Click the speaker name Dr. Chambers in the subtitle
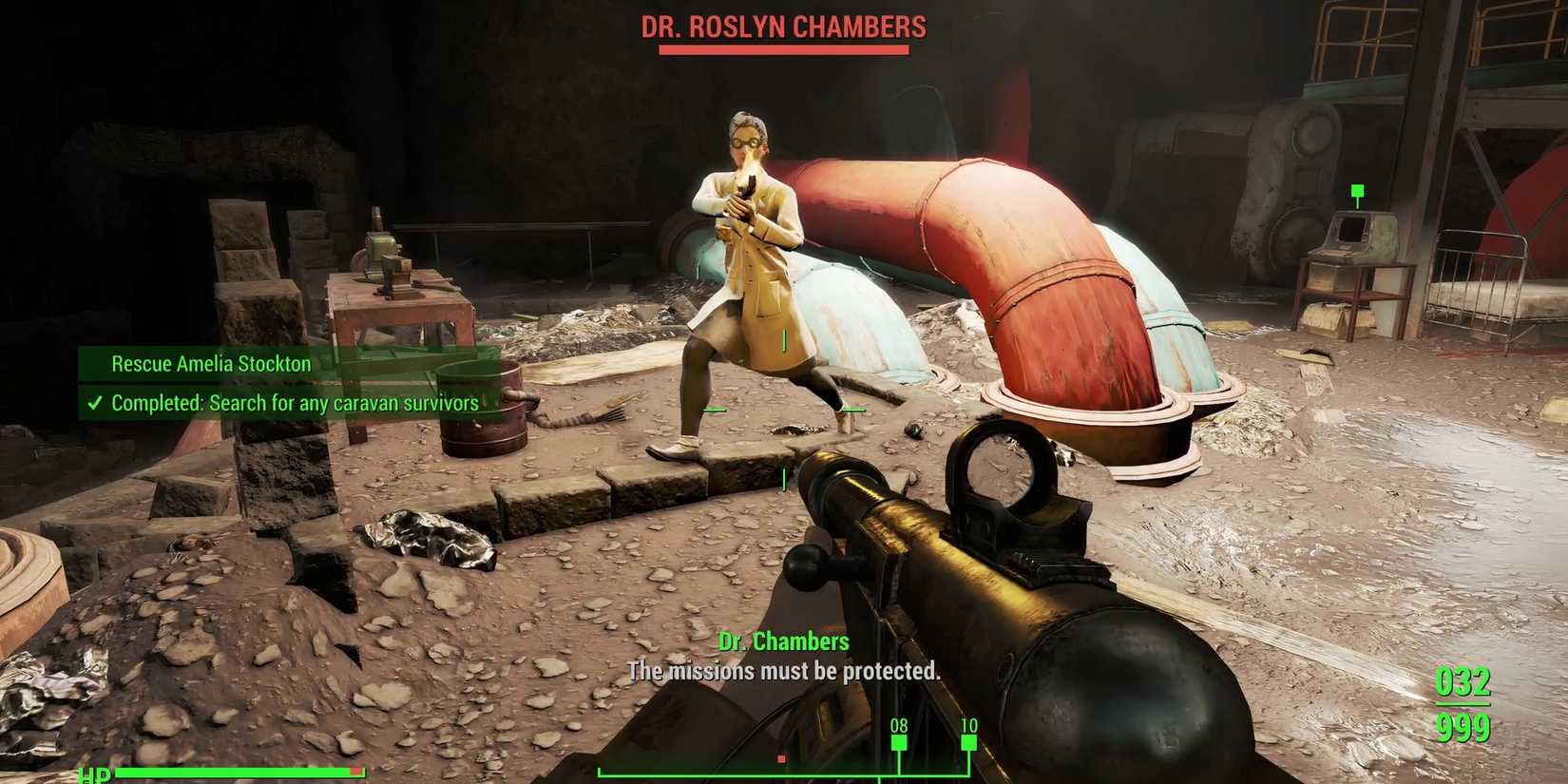The width and height of the screenshot is (1568, 784). tap(785, 641)
